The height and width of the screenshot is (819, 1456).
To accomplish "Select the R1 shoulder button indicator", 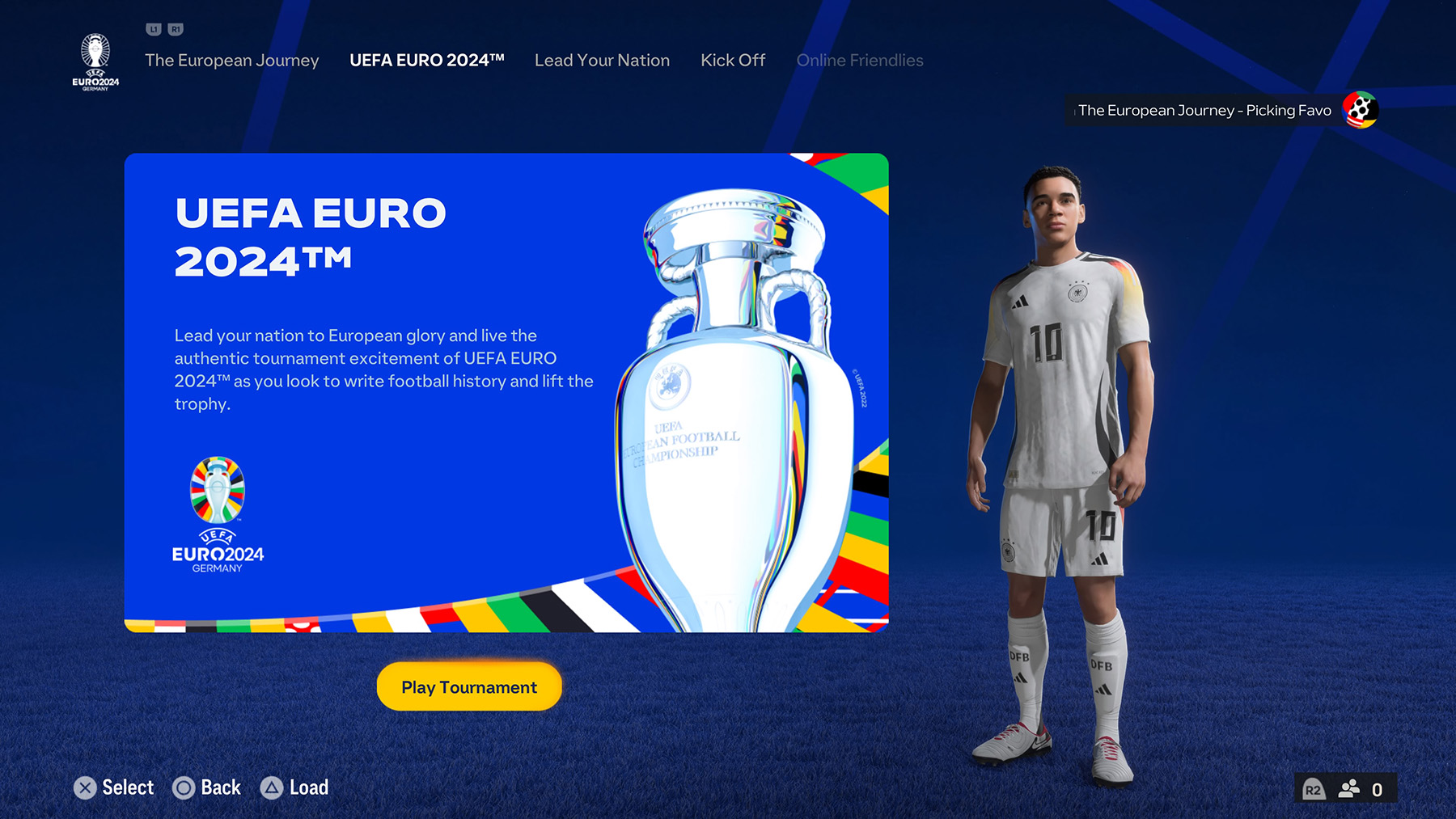I will pyautogui.click(x=176, y=28).
